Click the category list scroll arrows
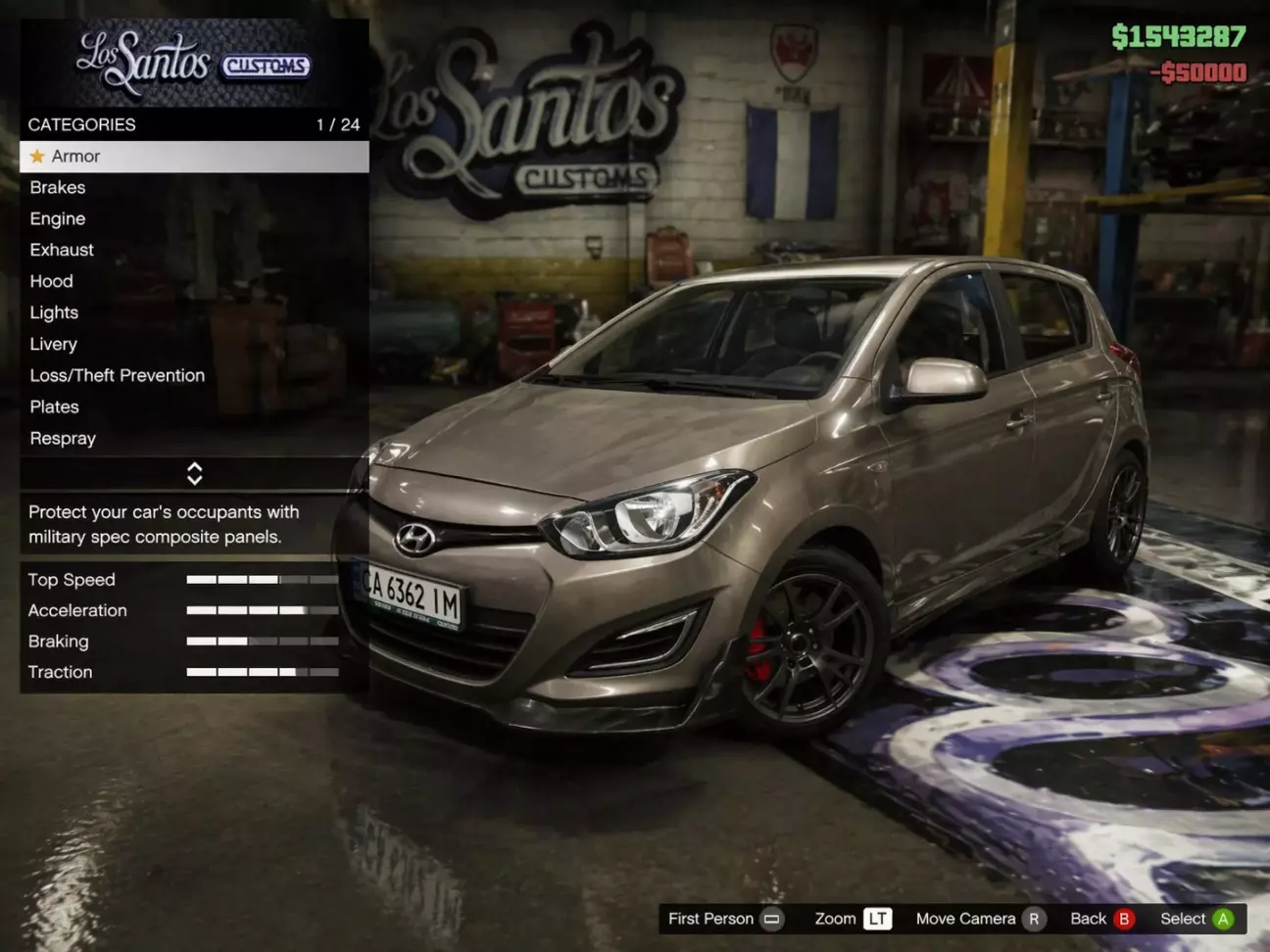The width and height of the screenshot is (1270, 952). tap(194, 474)
